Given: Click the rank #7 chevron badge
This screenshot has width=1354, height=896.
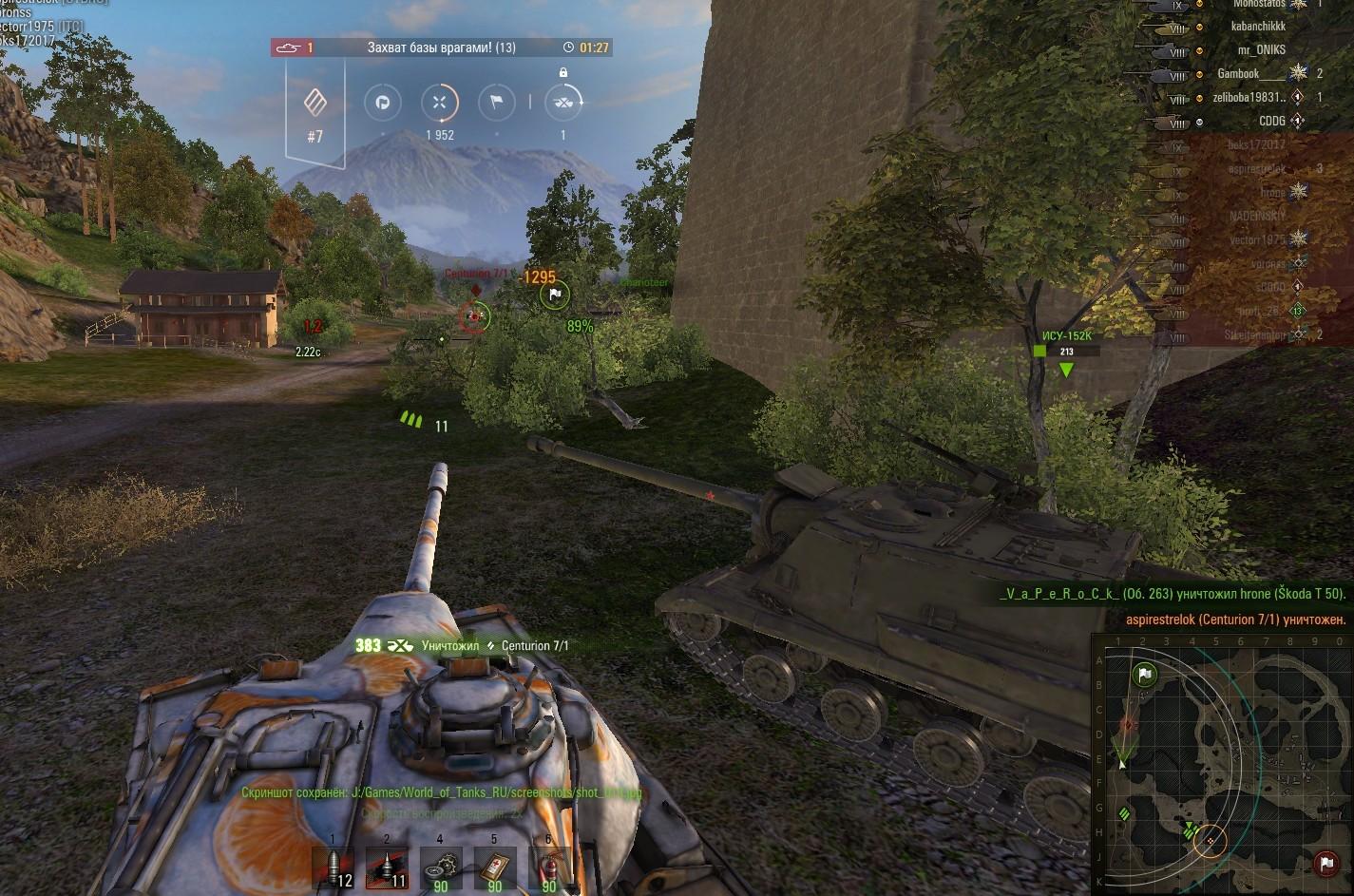Looking at the screenshot, I should (315, 104).
